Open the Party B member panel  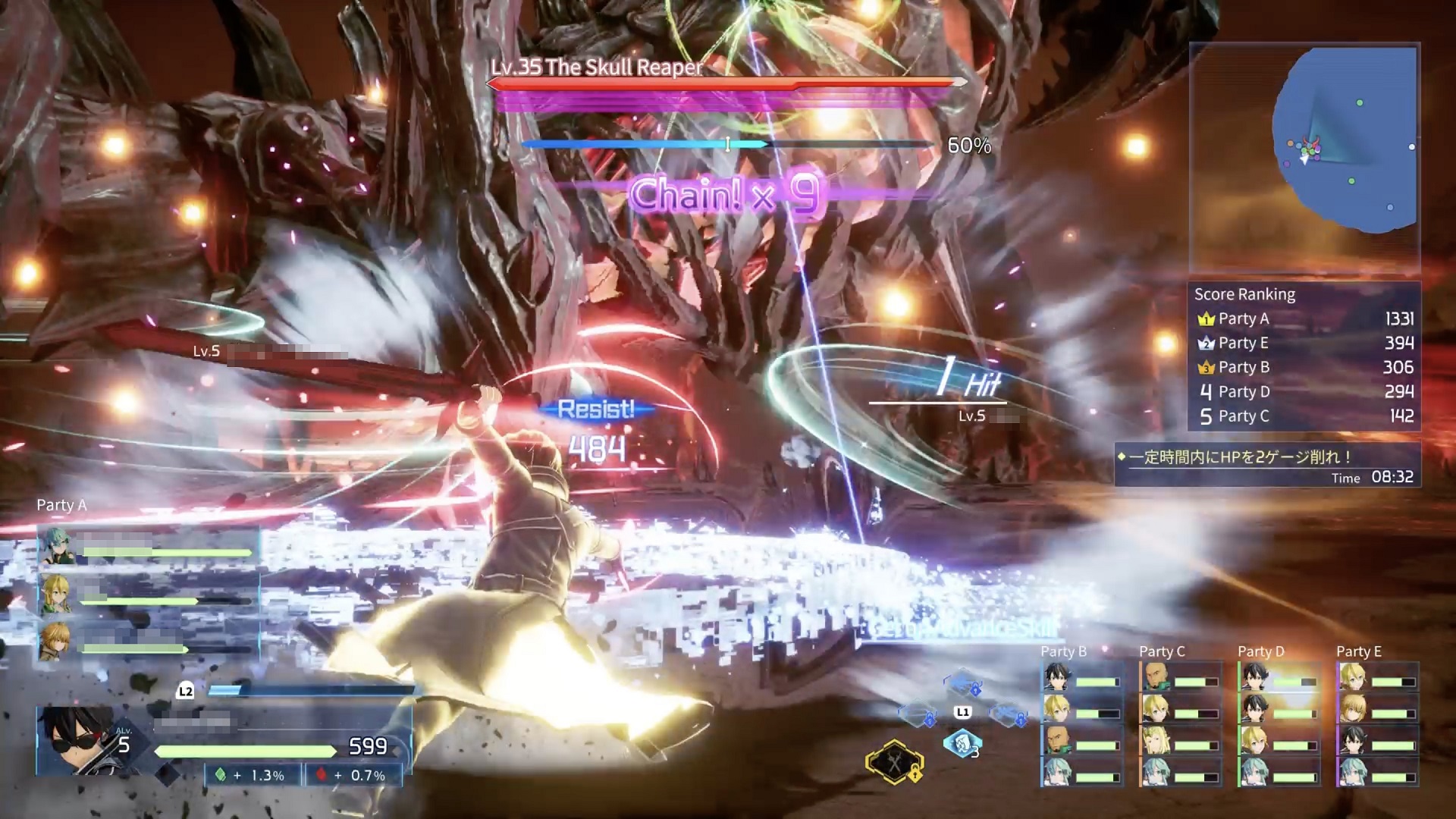coord(1081,723)
